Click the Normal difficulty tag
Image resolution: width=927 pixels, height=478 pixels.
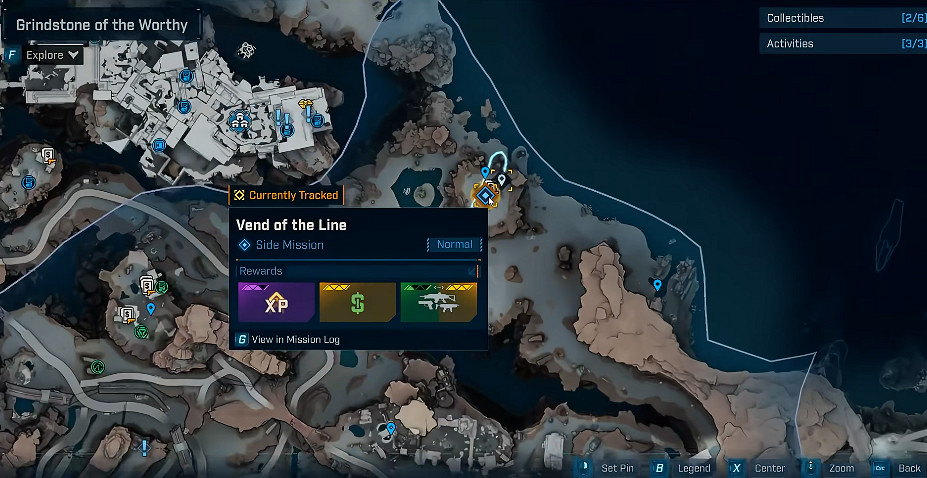(454, 245)
